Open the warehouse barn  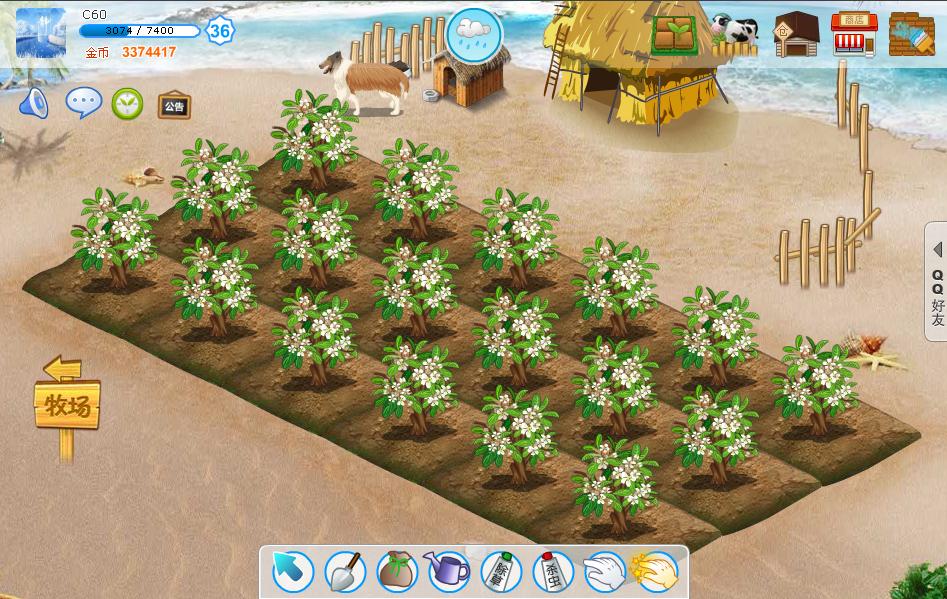(796, 34)
